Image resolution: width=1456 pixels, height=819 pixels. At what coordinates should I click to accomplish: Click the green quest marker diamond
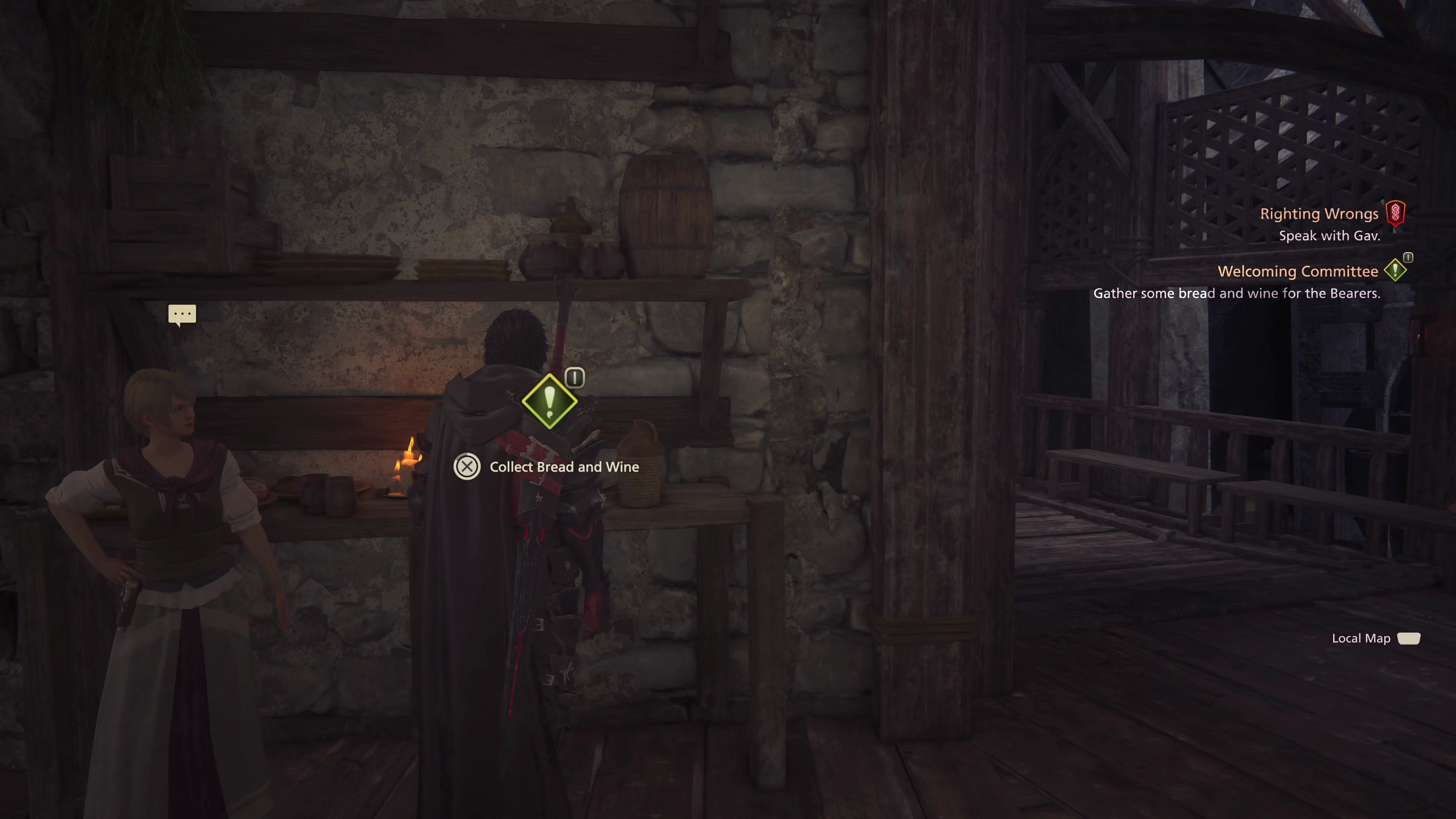549,401
